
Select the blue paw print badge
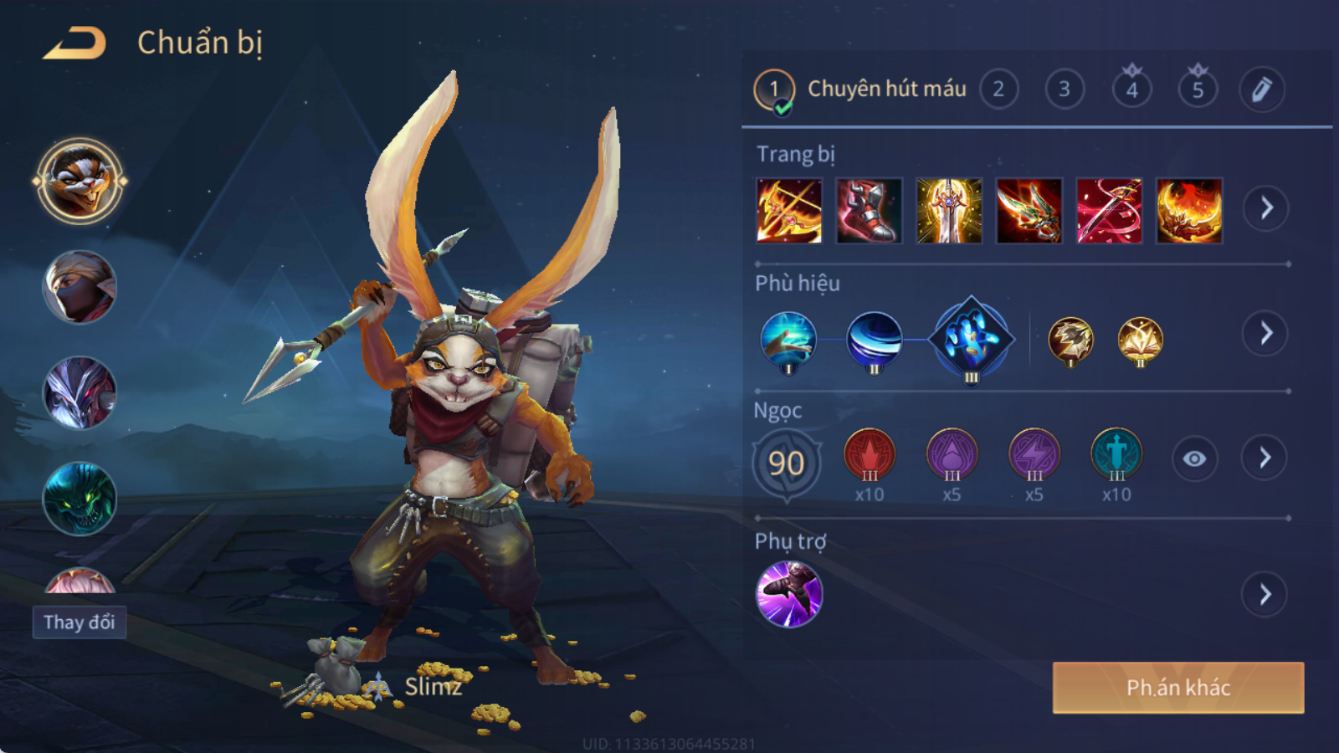970,339
